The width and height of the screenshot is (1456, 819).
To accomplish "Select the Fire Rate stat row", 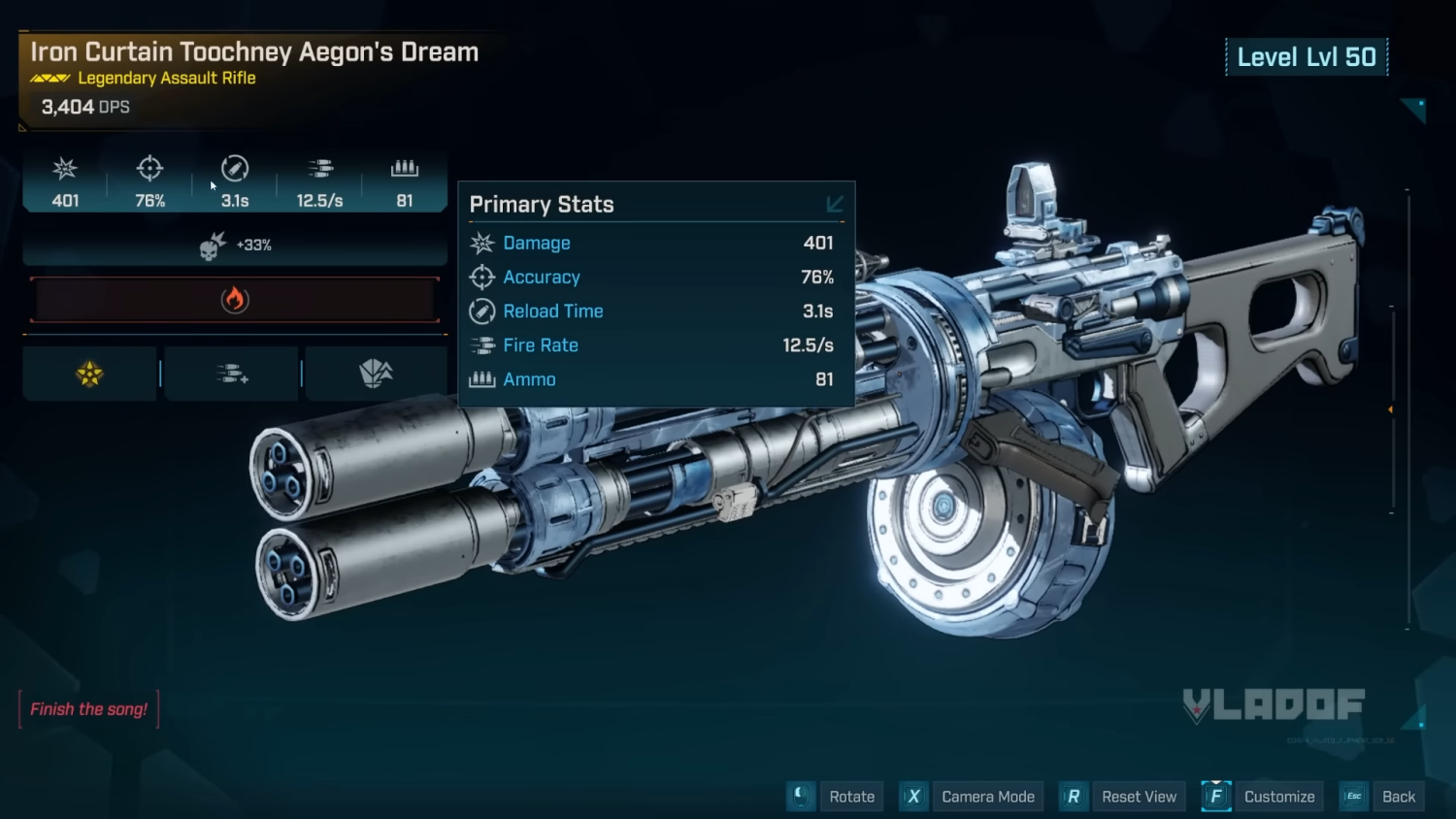I will pyautogui.click(x=655, y=345).
